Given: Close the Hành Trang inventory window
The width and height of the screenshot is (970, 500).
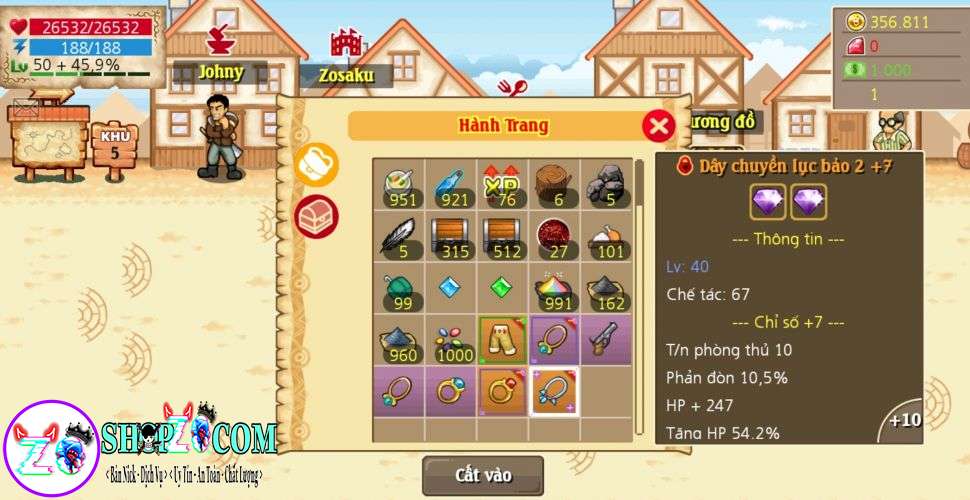Looking at the screenshot, I should 657,126.
